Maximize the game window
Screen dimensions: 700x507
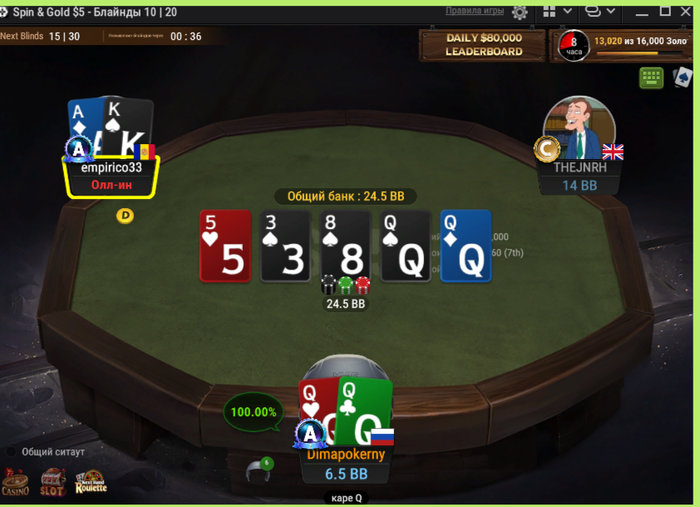tap(665, 12)
